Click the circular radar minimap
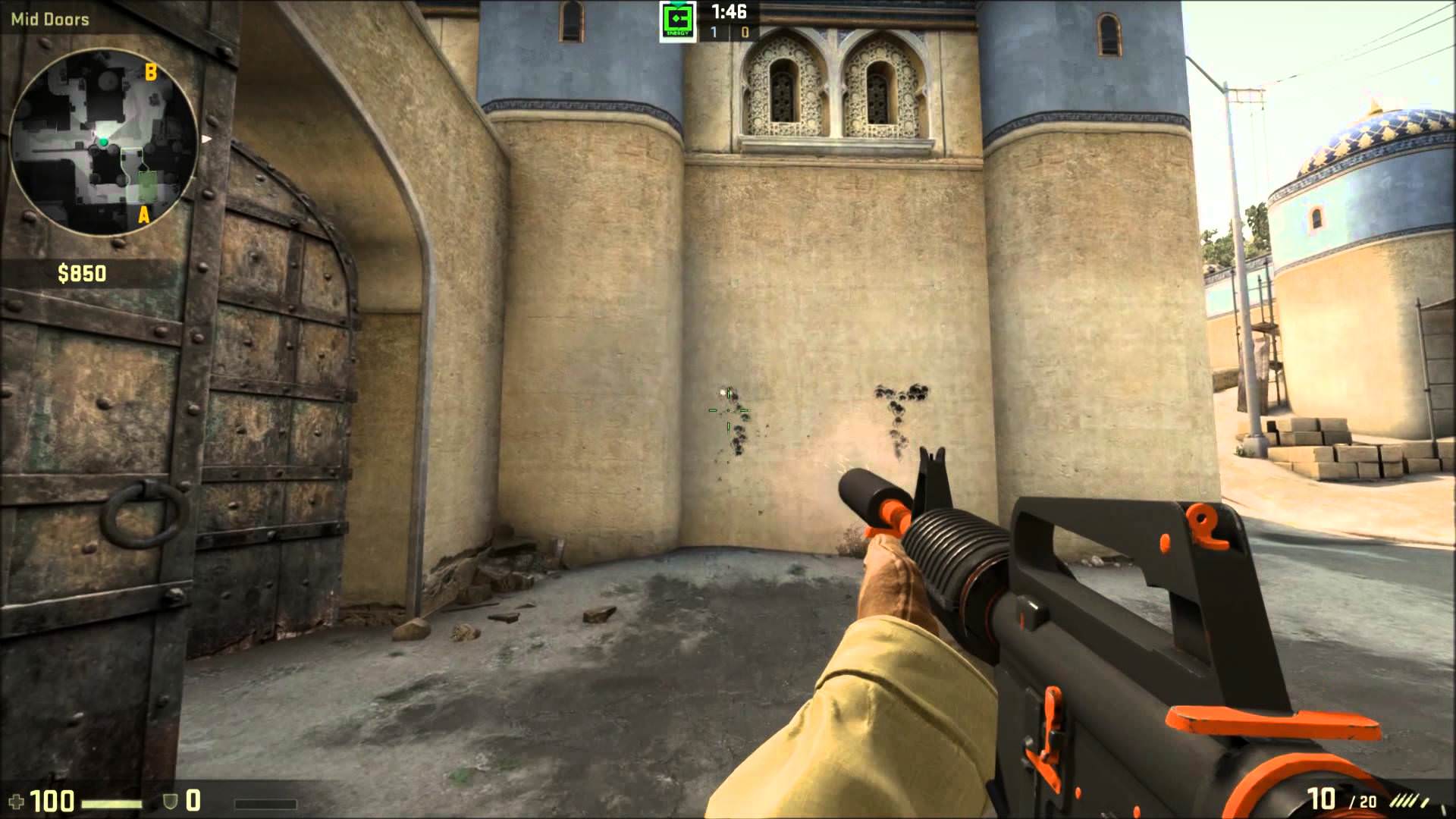The width and height of the screenshot is (1456, 819). [x=103, y=143]
